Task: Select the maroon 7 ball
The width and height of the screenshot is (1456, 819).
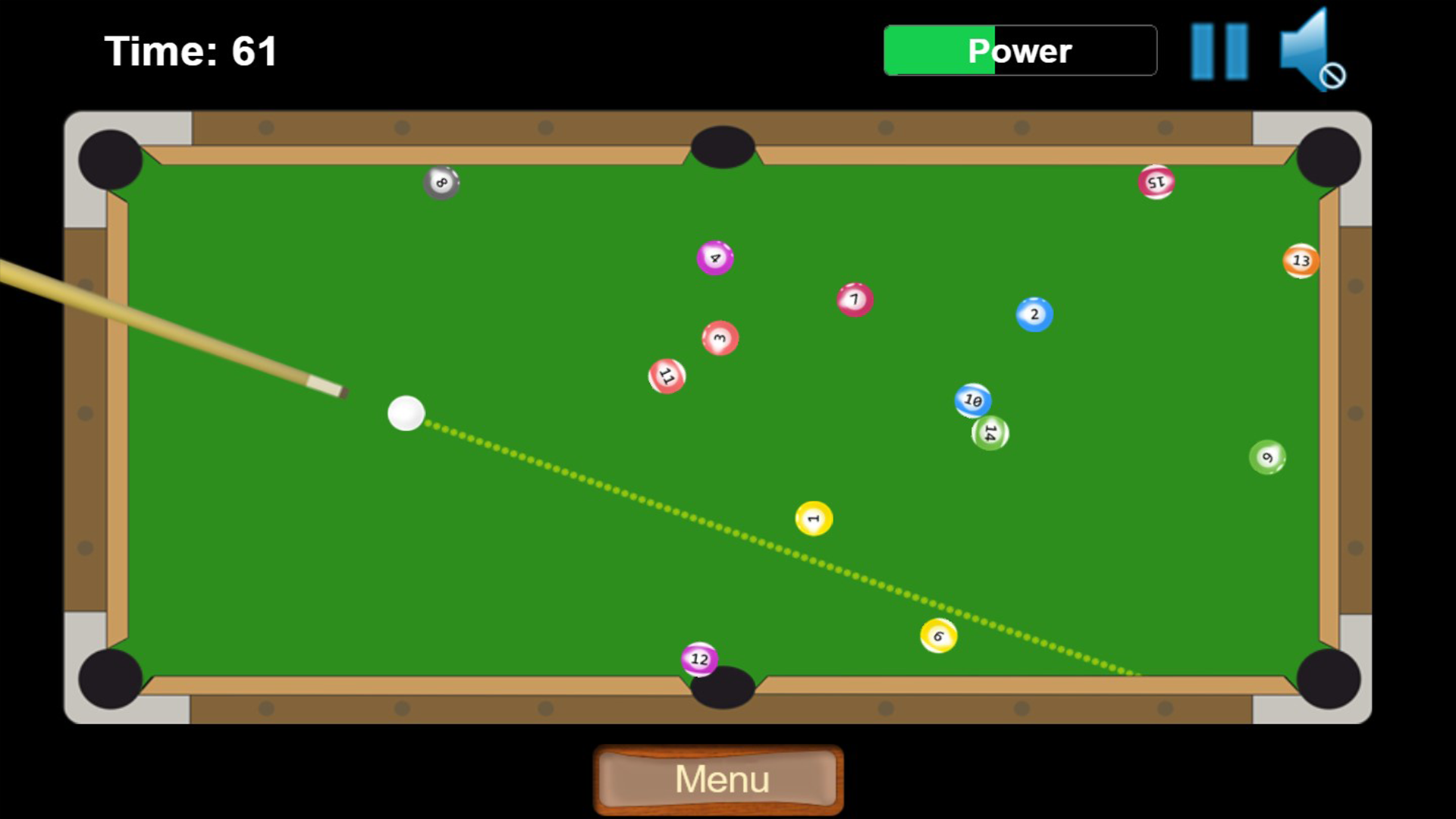Action: pos(853,300)
